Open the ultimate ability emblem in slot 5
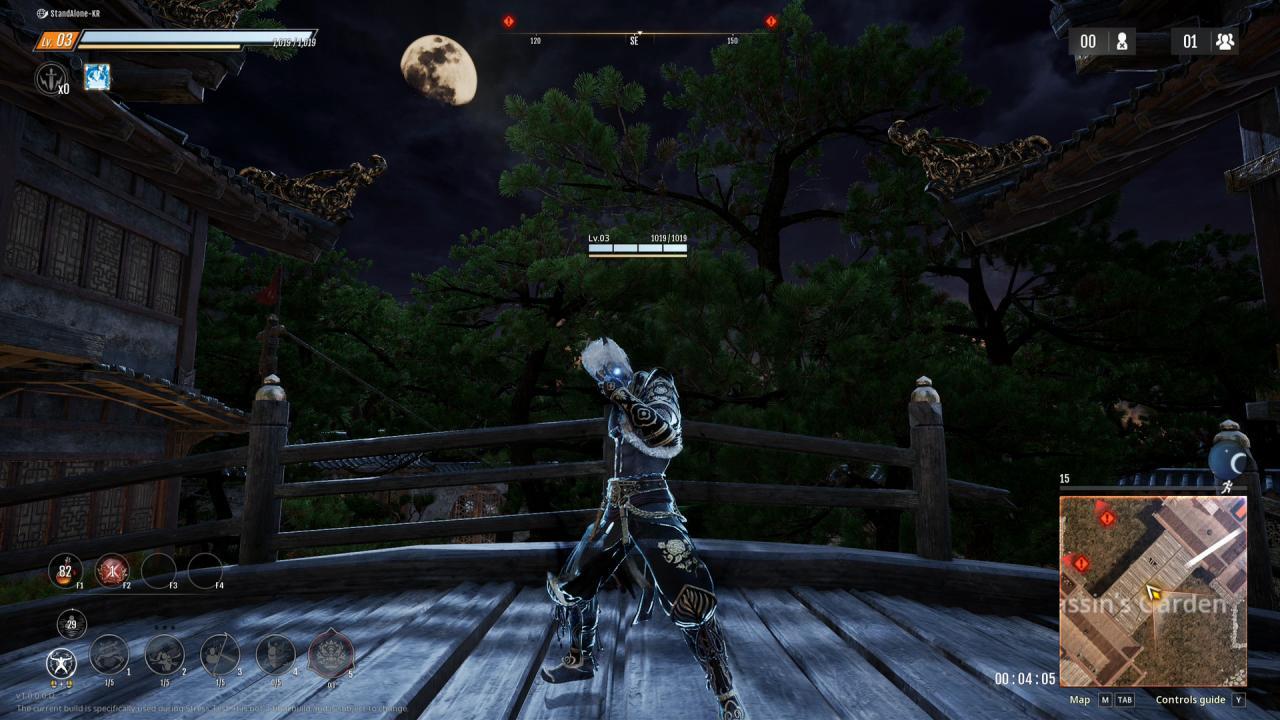 click(x=330, y=652)
